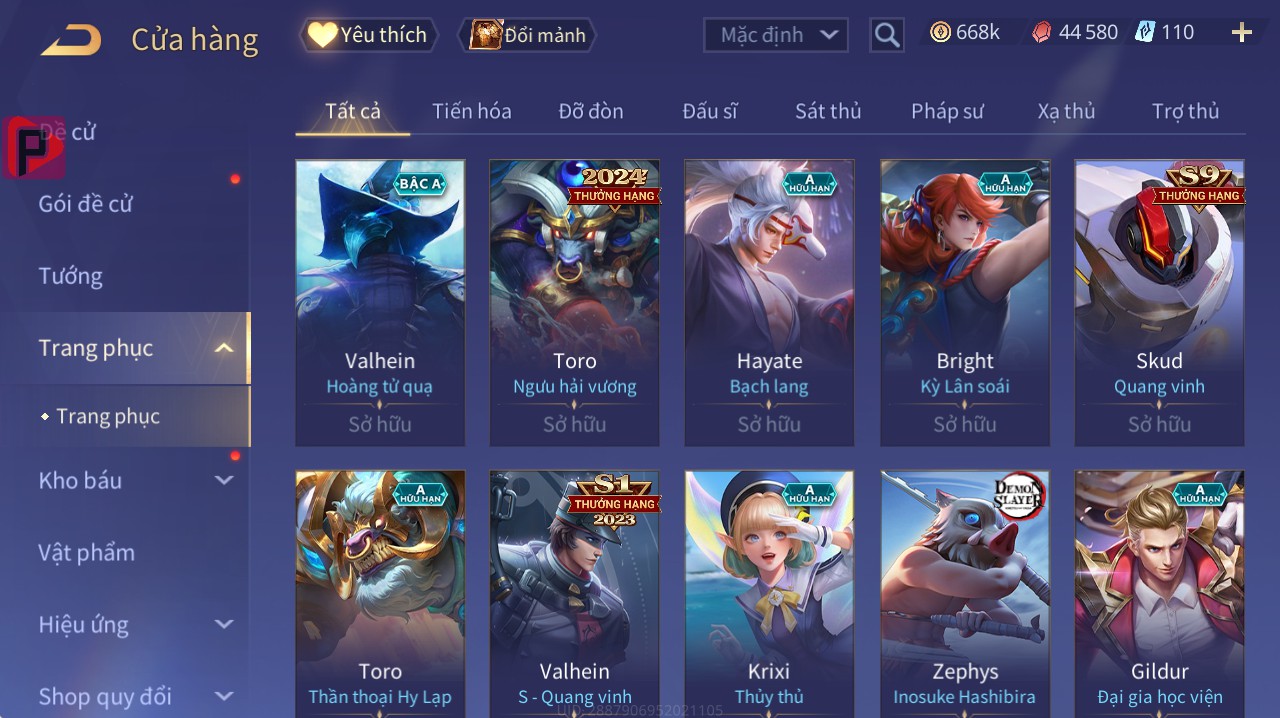This screenshot has height=718, width=1280.
Task: Show the Sát thủ skins tab
Action: (x=828, y=111)
